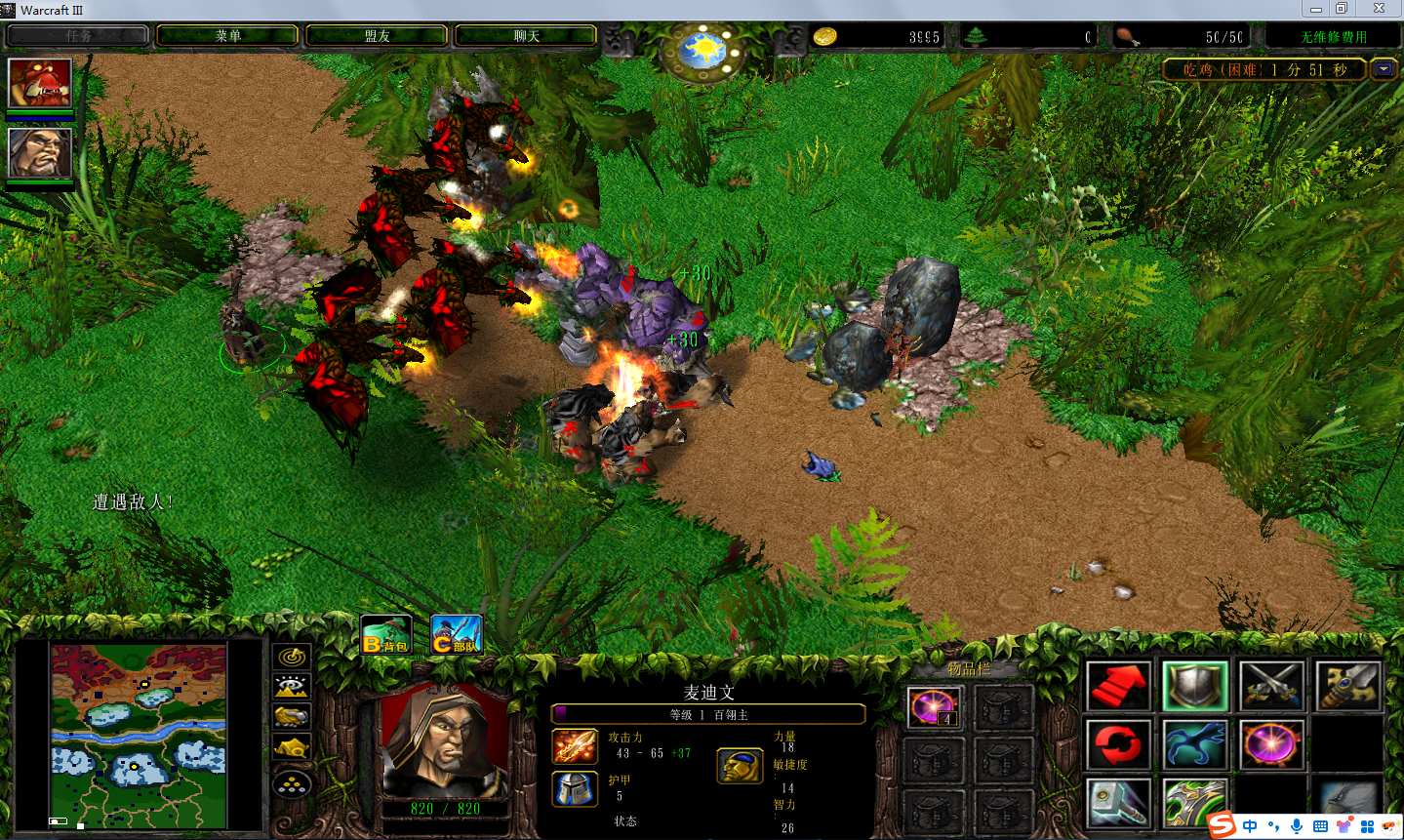Select the red-bearded hero portrait
The height and width of the screenshot is (840, 1404).
pyautogui.click(x=40, y=83)
